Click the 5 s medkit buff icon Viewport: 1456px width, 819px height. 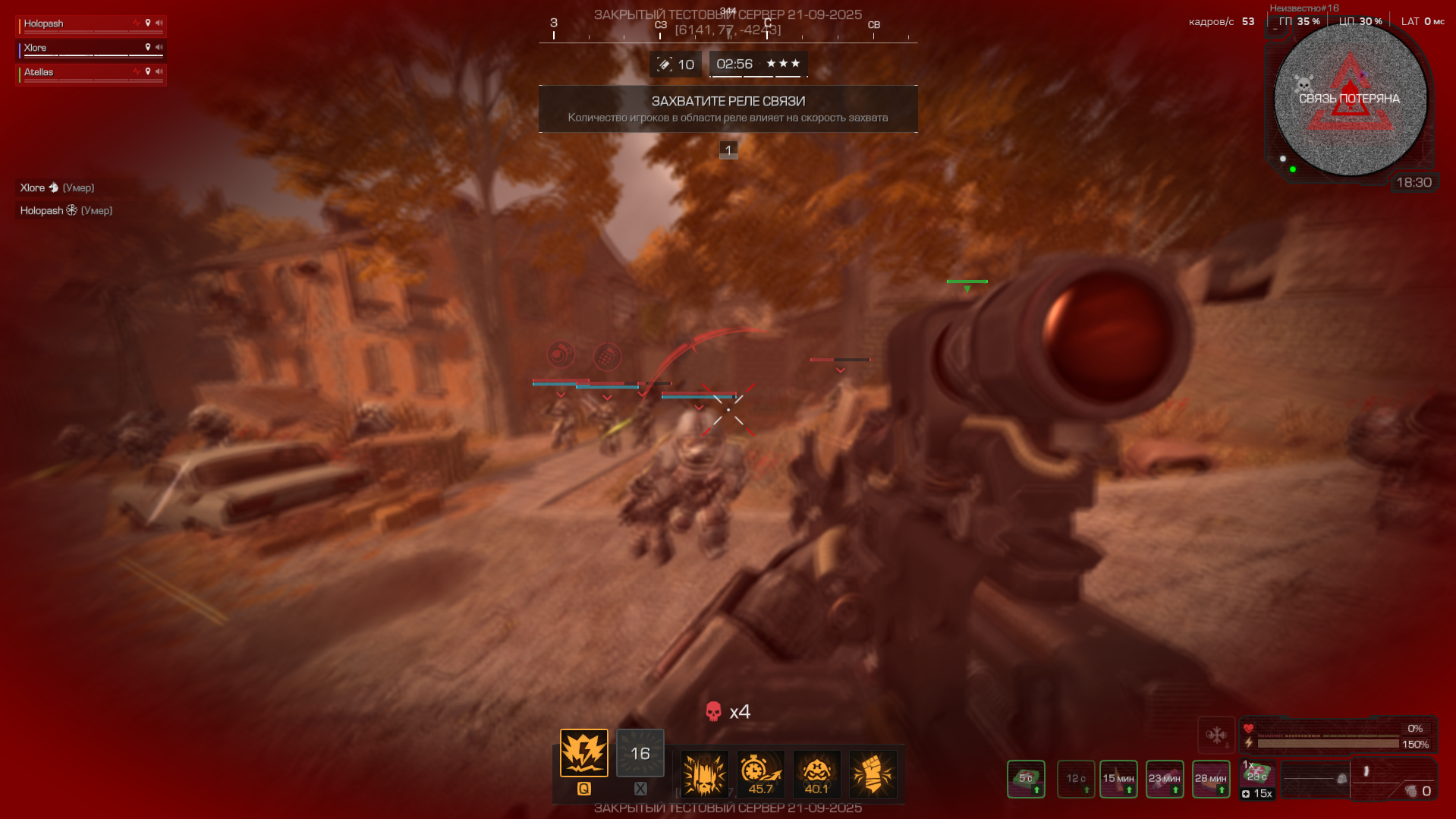pyautogui.click(x=1026, y=779)
